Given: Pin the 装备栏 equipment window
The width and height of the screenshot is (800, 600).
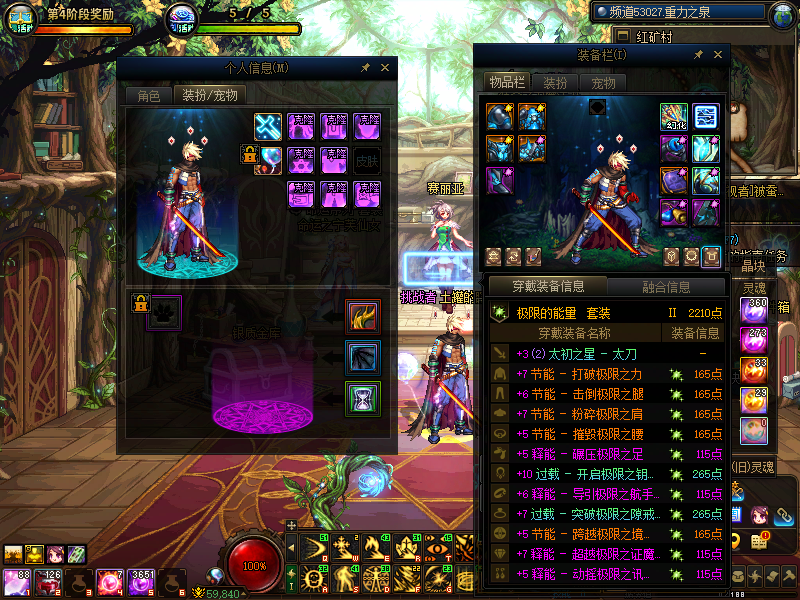Looking at the screenshot, I should pos(697,55).
